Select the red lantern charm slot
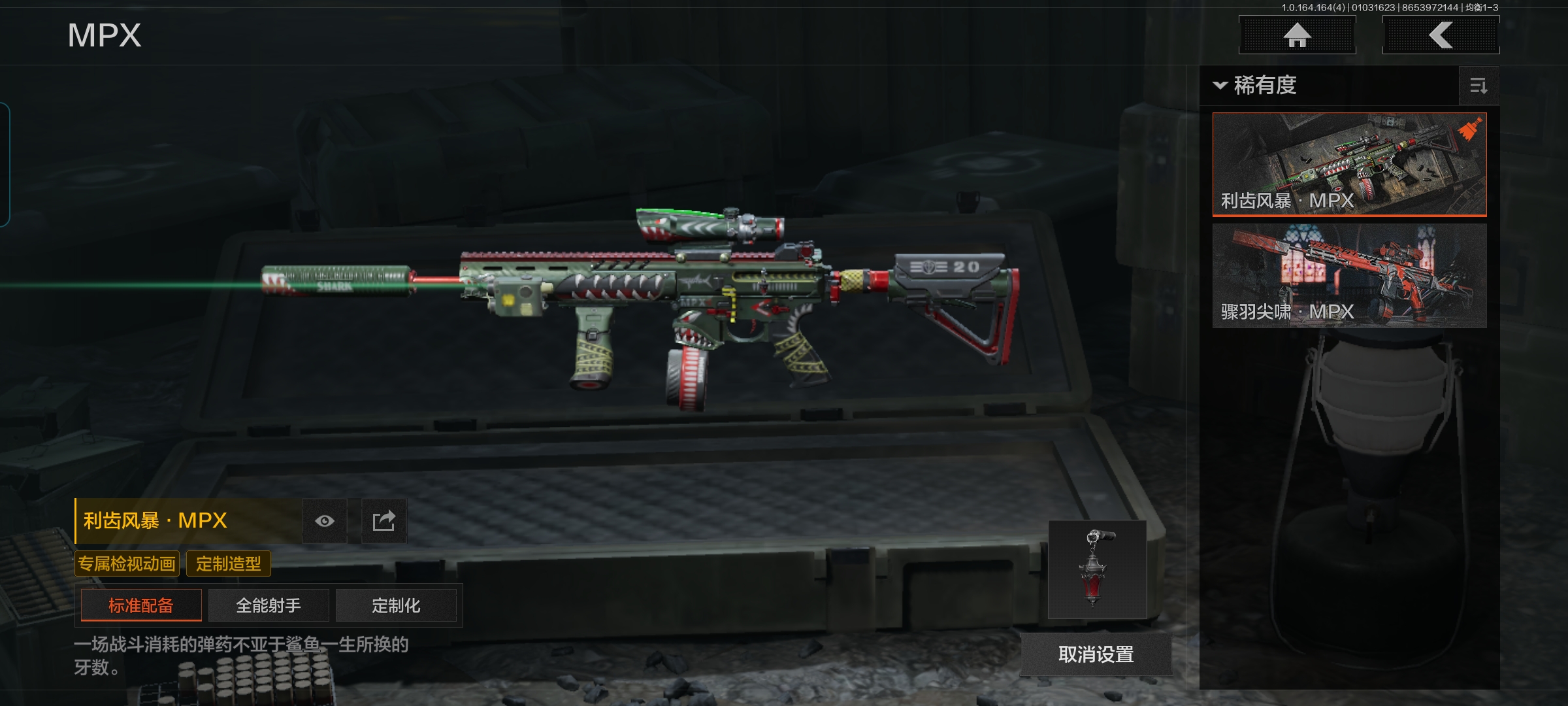Screen dimensions: 1568x706 [x=1097, y=569]
